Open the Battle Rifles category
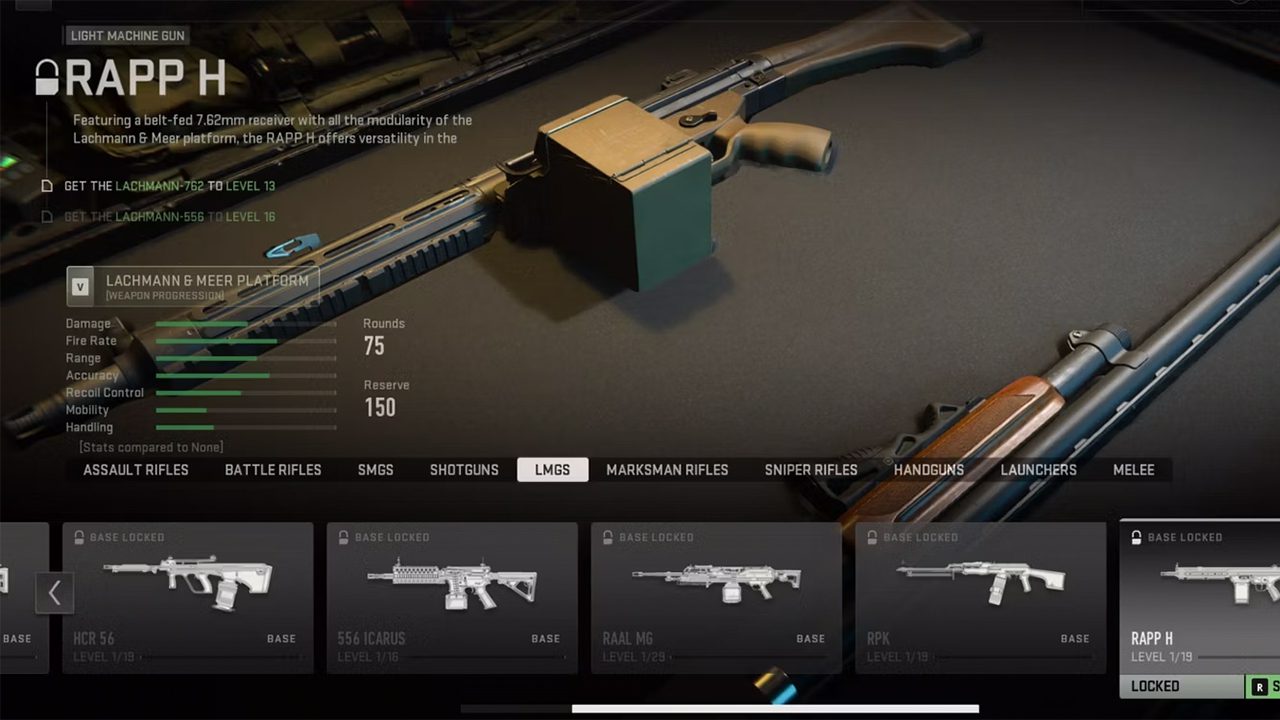1280x720 pixels. point(273,470)
